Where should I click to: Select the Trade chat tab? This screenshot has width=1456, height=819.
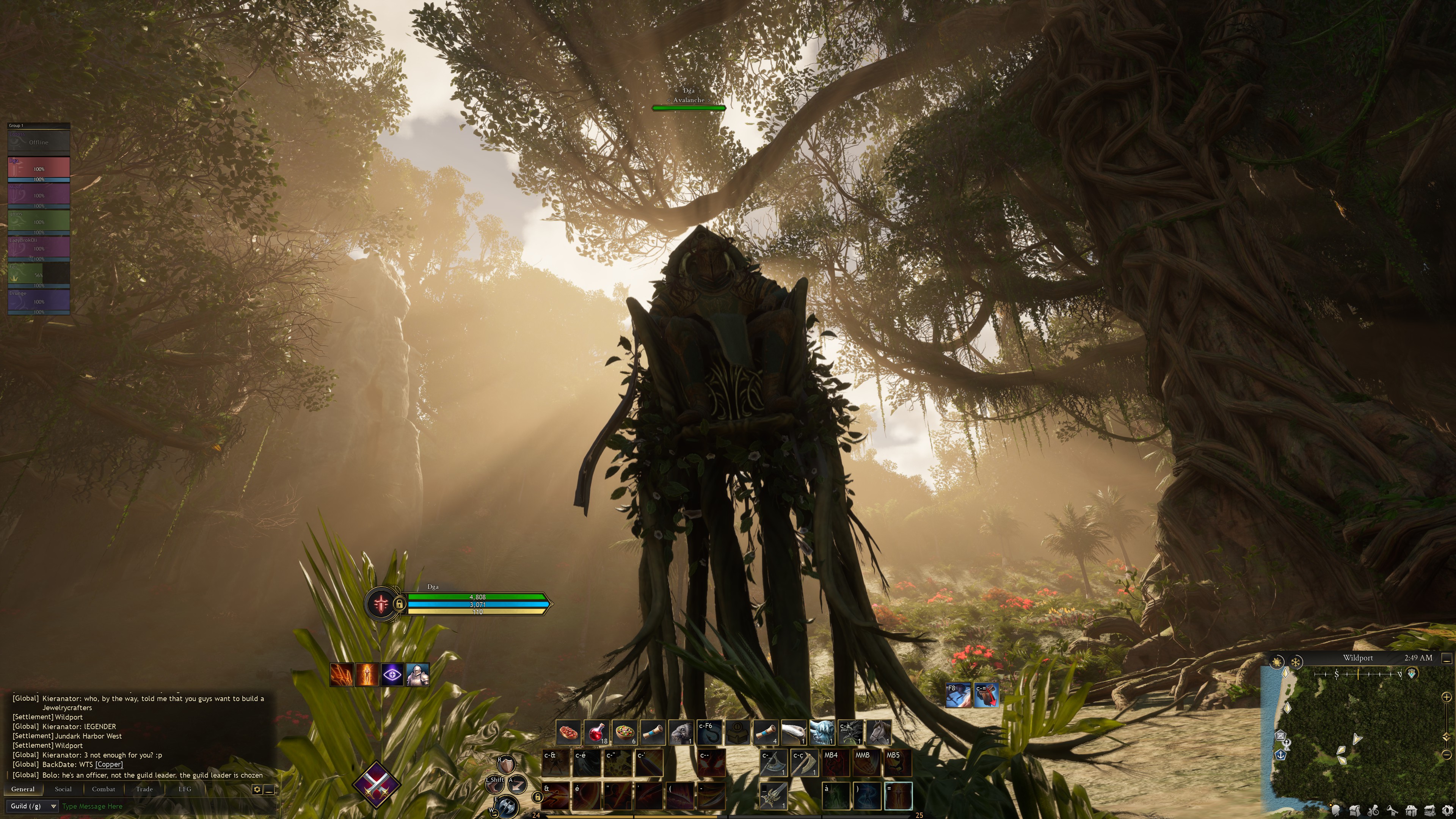tap(144, 789)
